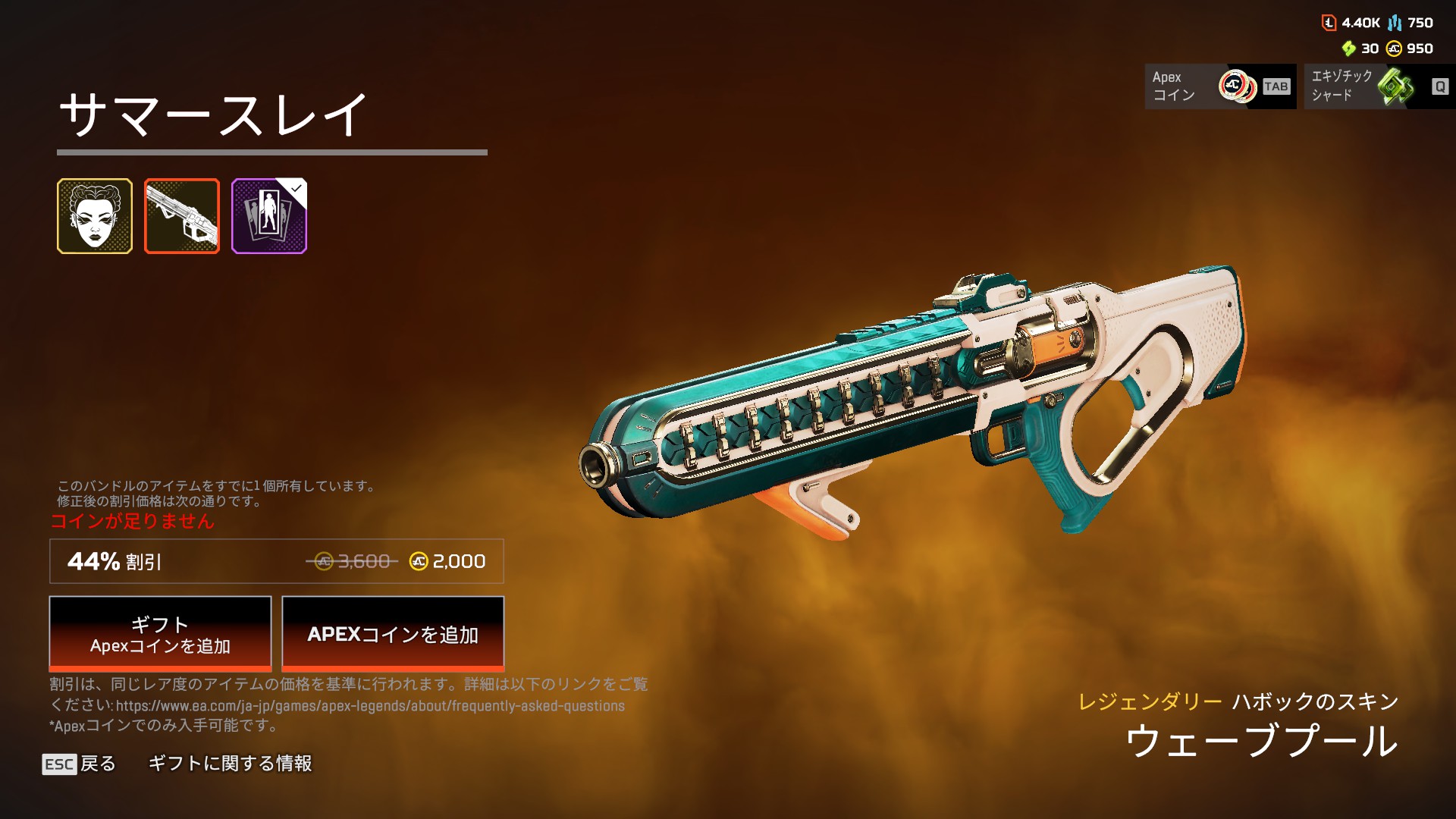Screen dimensions: 1456x819
Task: Select the Havoc weapon skin thumbnail
Action: [182, 216]
